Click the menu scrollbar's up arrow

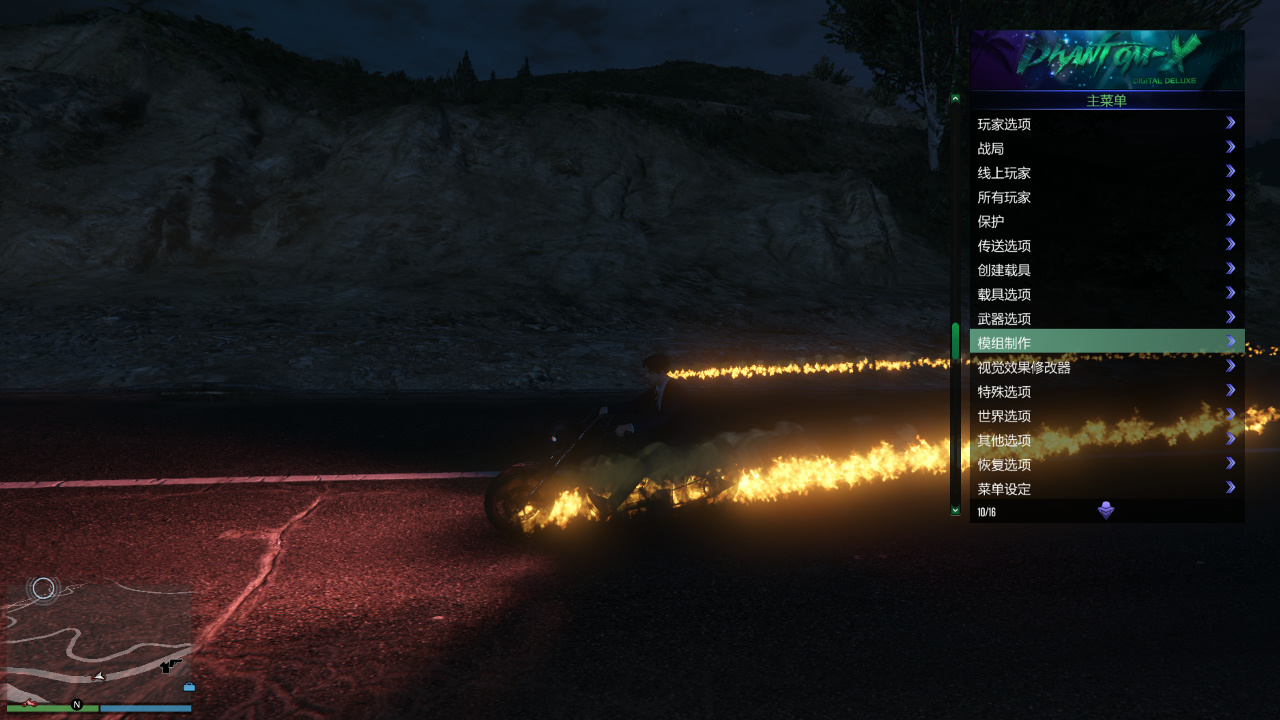(x=955, y=98)
